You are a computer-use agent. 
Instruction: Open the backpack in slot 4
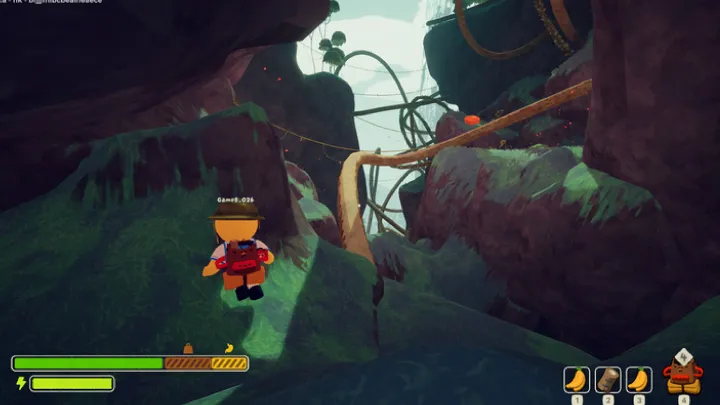click(683, 374)
